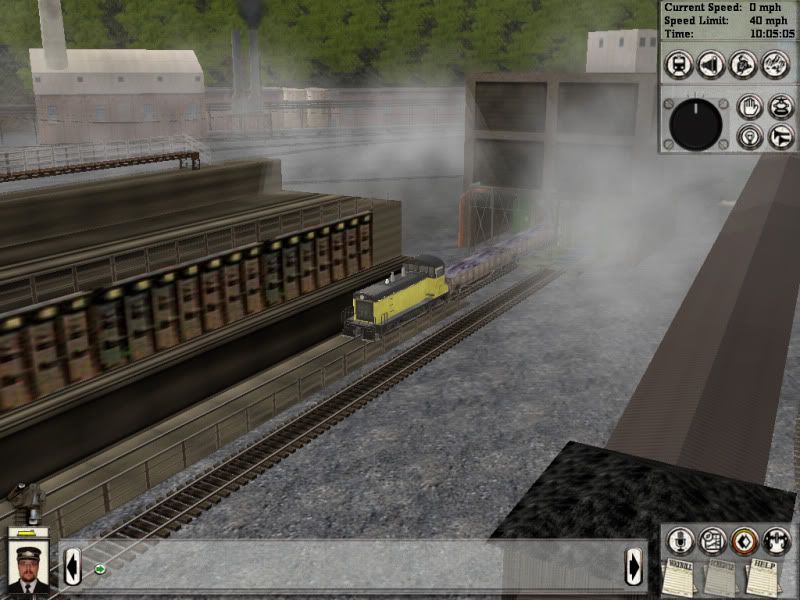Screen dimensions: 800x600
Task: Select the diamond signal icon button
Action: (743, 541)
